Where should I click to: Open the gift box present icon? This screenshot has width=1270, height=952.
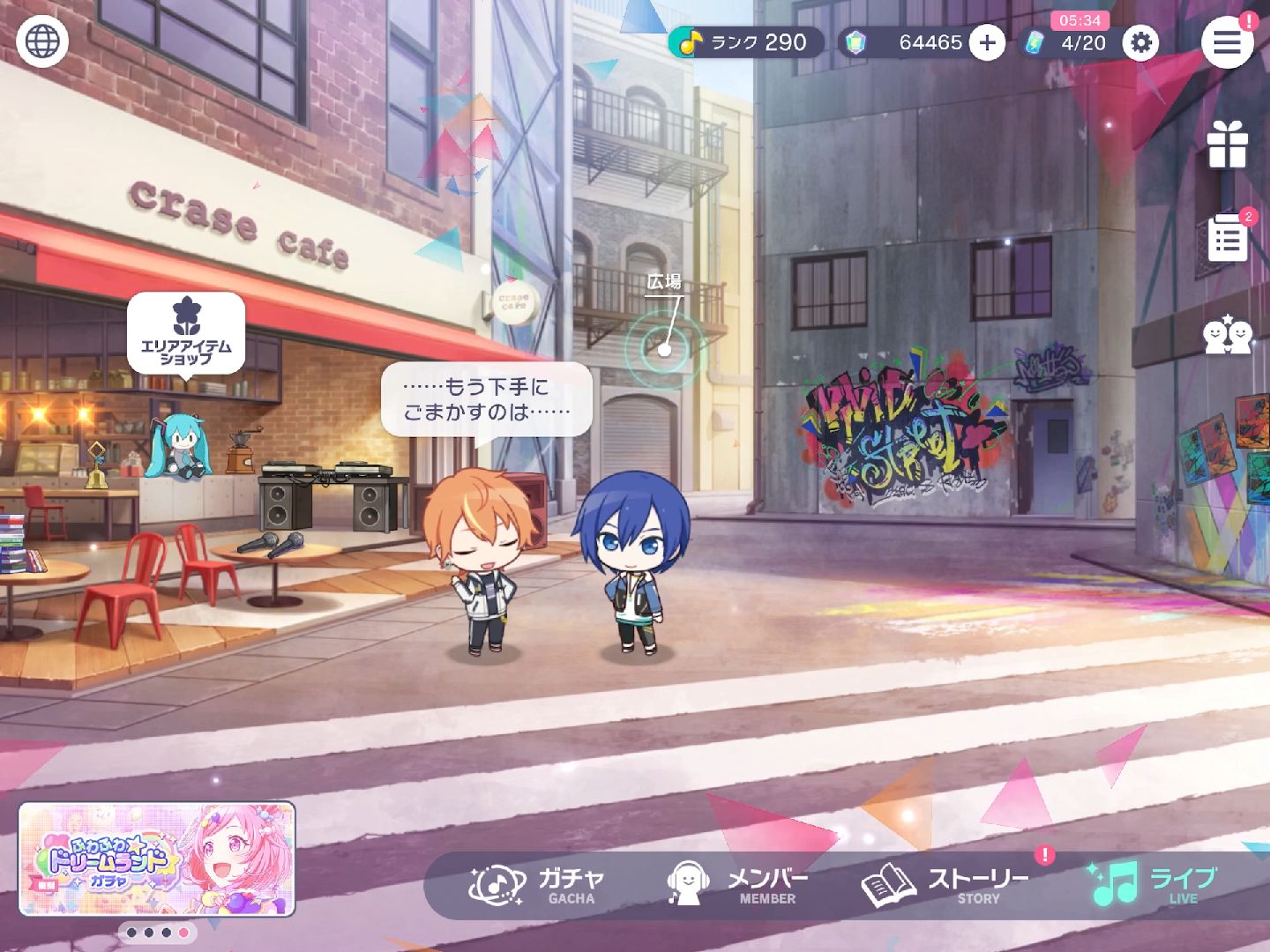[x=1227, y=145]
